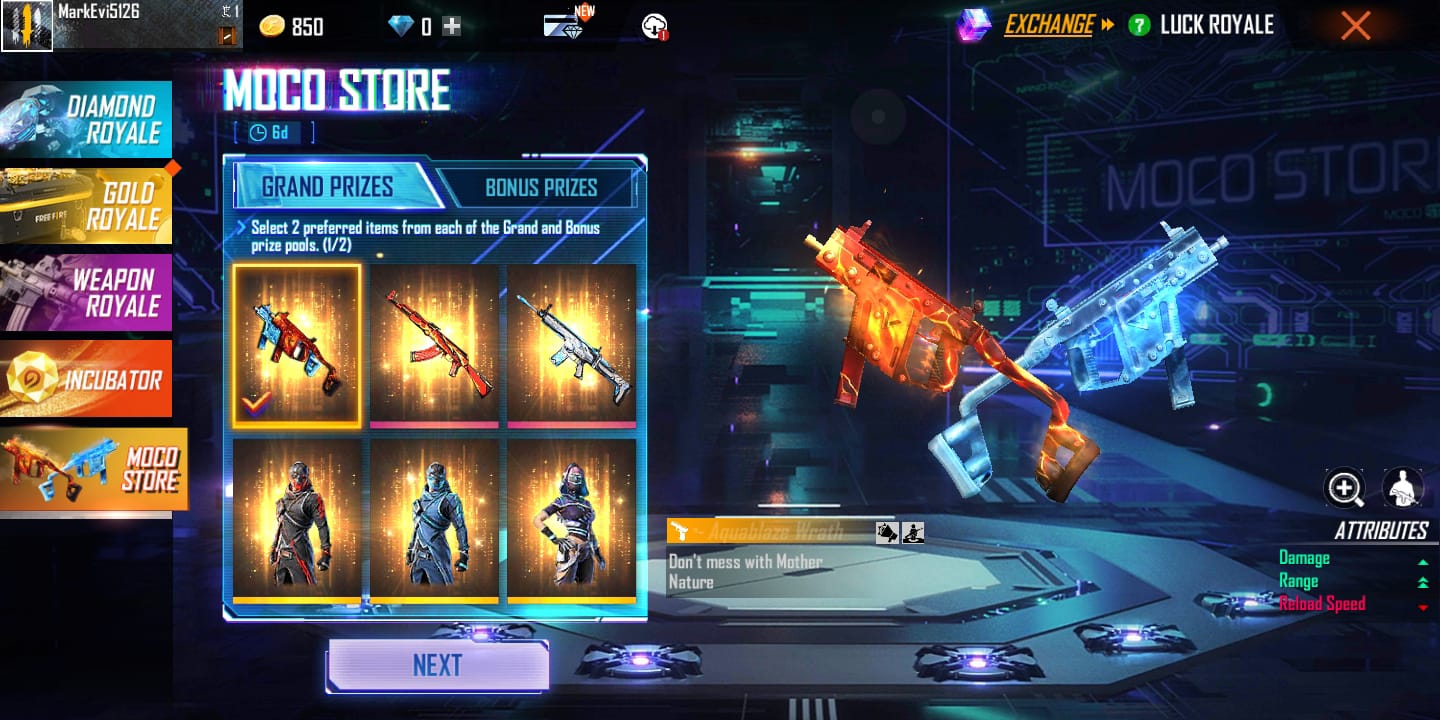Image resolution: width=1440 pixels, height=720 pixels.
Task: Open the Gold Royale menu
Action: tap(88, 206)
